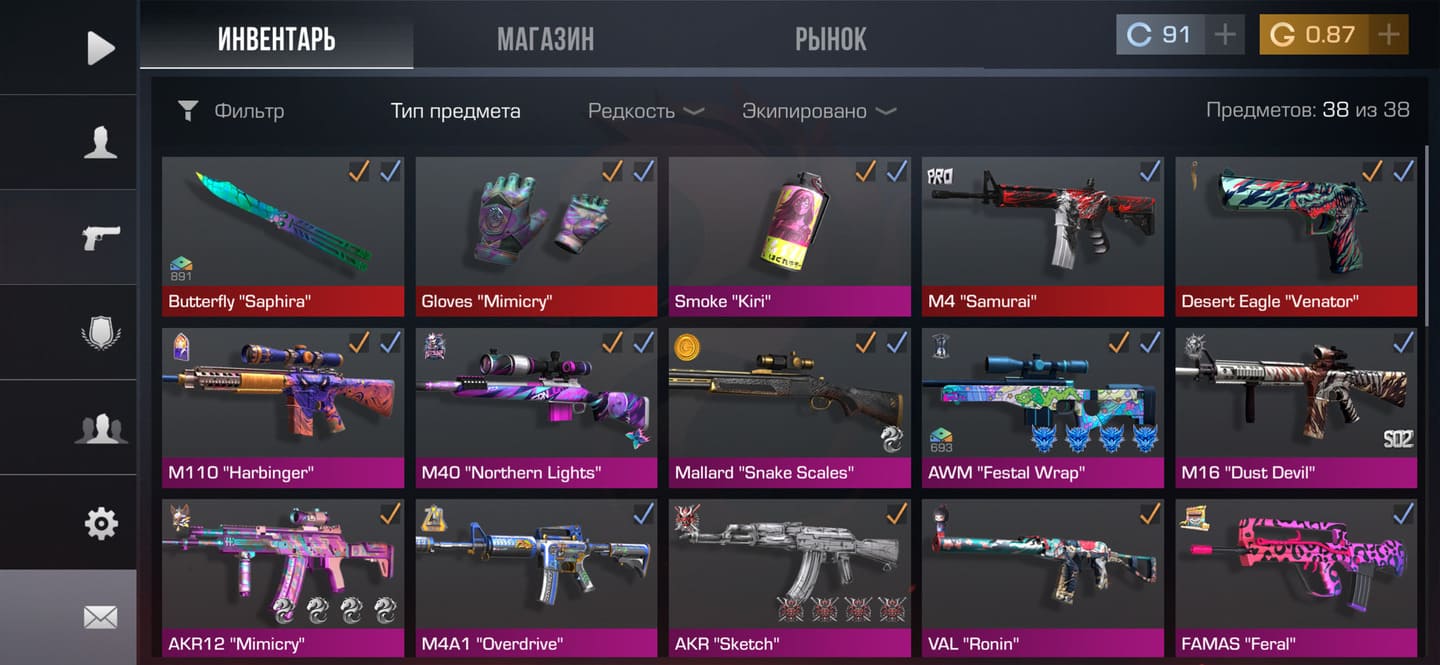Add silver coins with the plus button
Image resolution: width=1440 pixels, height=665 pixels.
(1224, 35)
